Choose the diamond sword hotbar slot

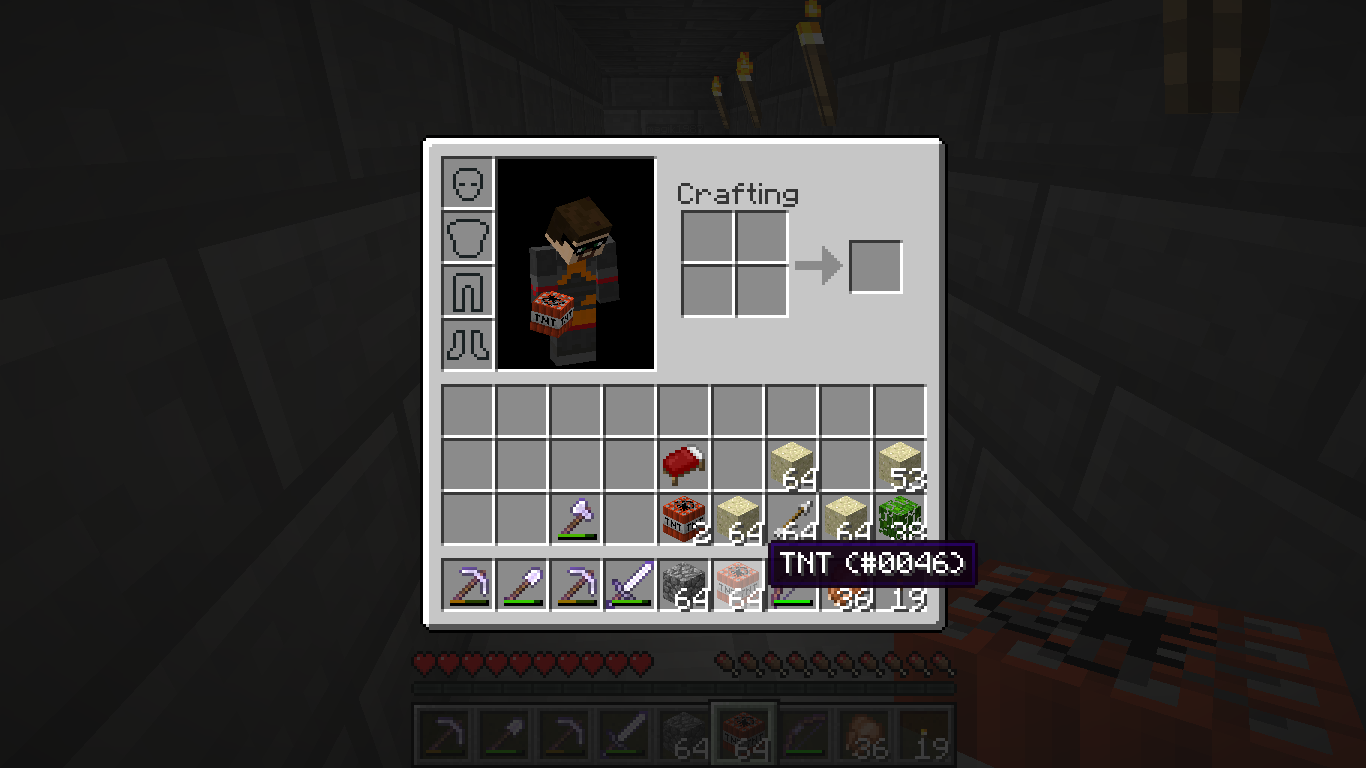[630, 584]
